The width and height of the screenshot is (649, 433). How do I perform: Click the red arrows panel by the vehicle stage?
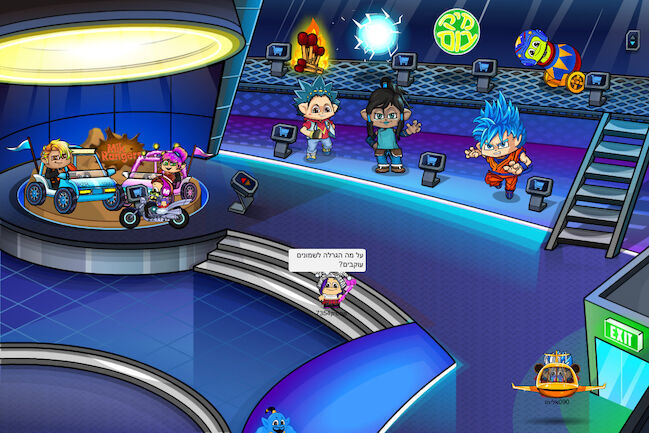[x=243, y=184]
